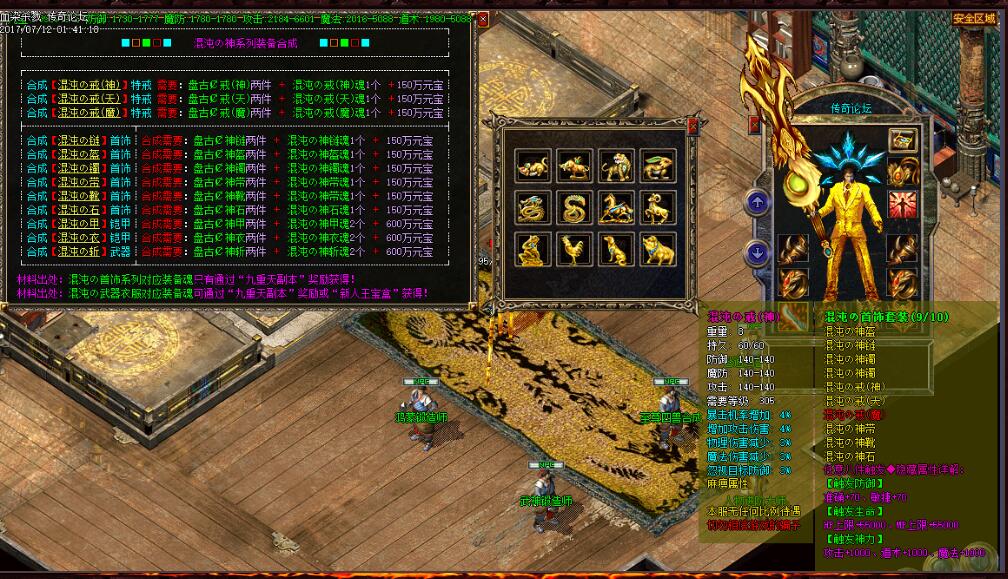Choose the 混沌の甲 armor synthesis link

(x=80, y=225)
